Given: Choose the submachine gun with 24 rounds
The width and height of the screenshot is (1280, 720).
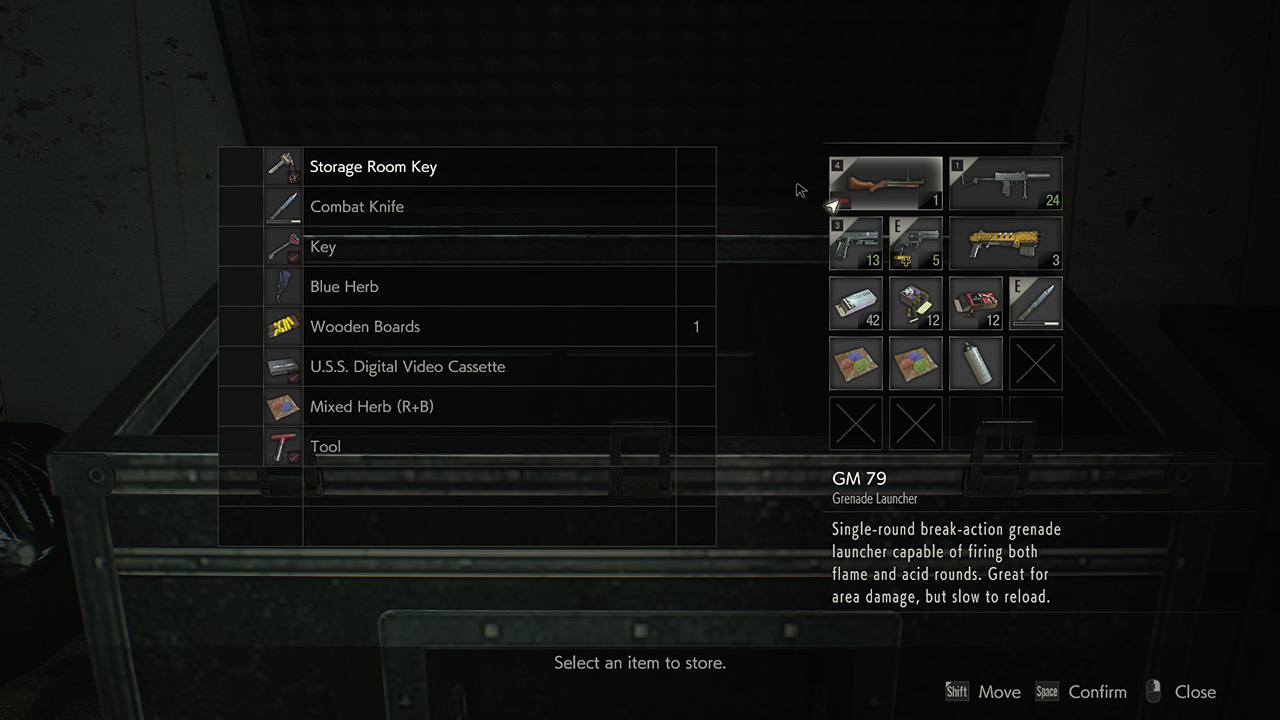Looking at the screenshot, I should (x=1005, y=183).
